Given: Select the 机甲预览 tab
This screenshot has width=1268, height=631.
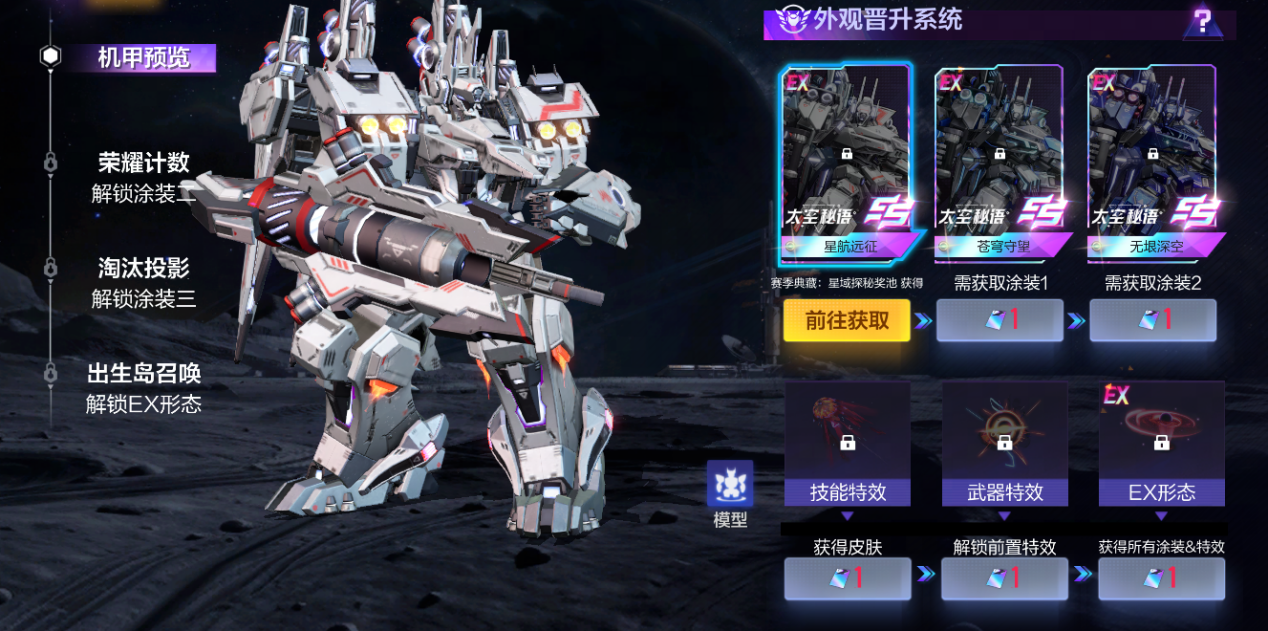Looking at the screenshot, I should pos(143,58).
